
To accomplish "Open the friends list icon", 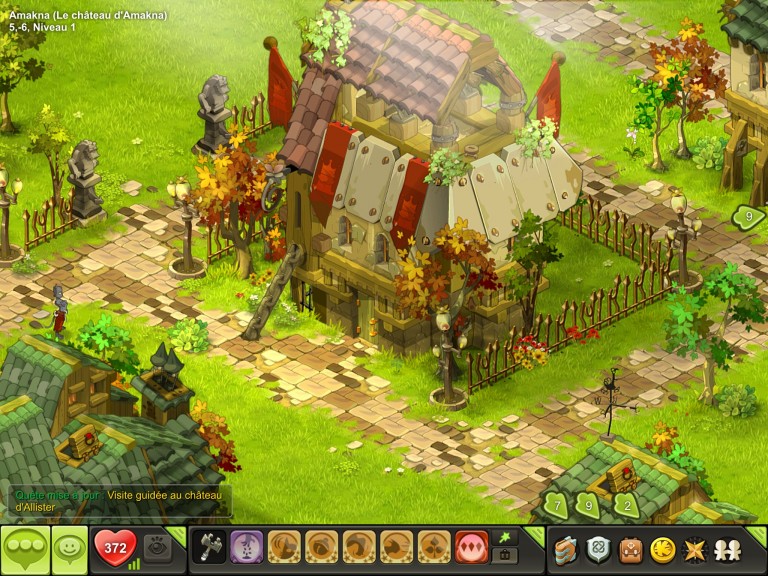I will pos(727,548).
